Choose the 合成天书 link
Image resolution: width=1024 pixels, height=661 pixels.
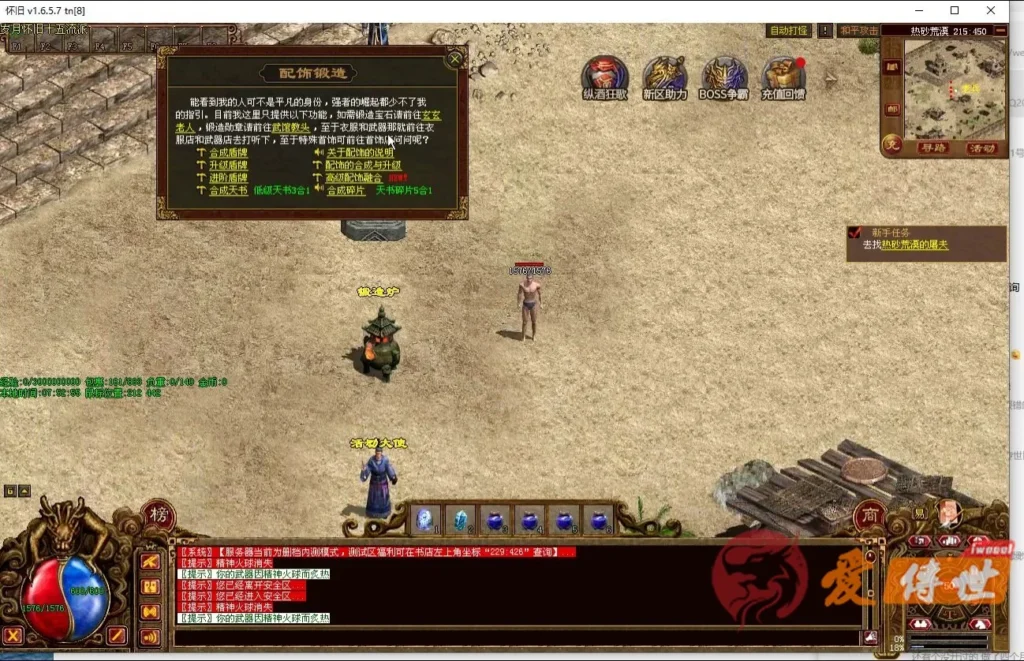227,190
